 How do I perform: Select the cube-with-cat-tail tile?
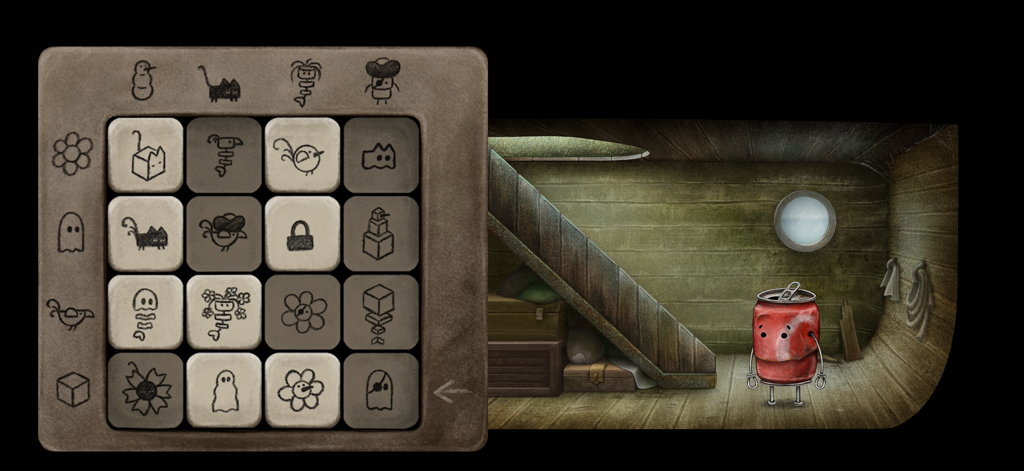145,155
